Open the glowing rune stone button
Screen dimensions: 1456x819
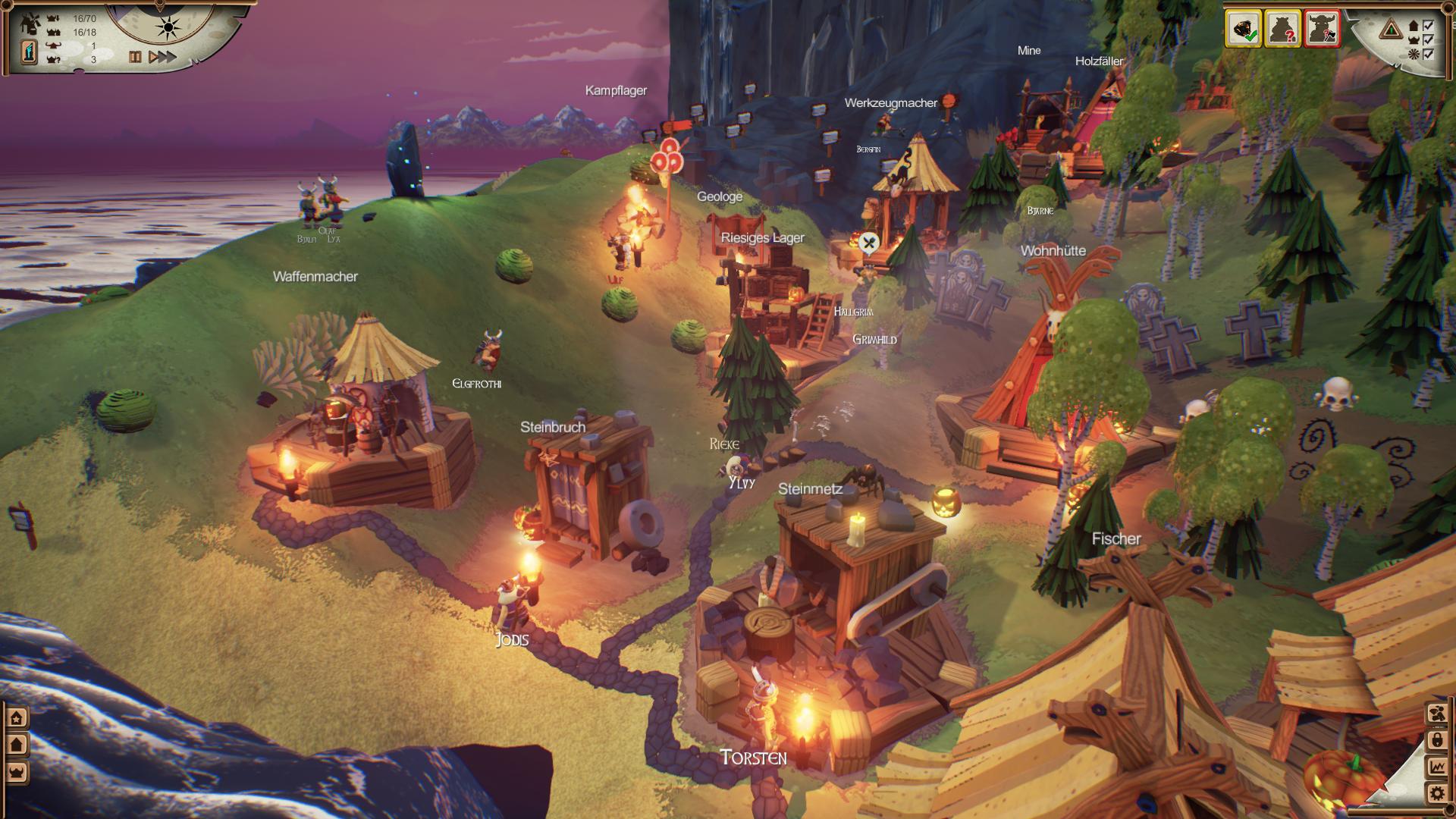click(30, 52)
